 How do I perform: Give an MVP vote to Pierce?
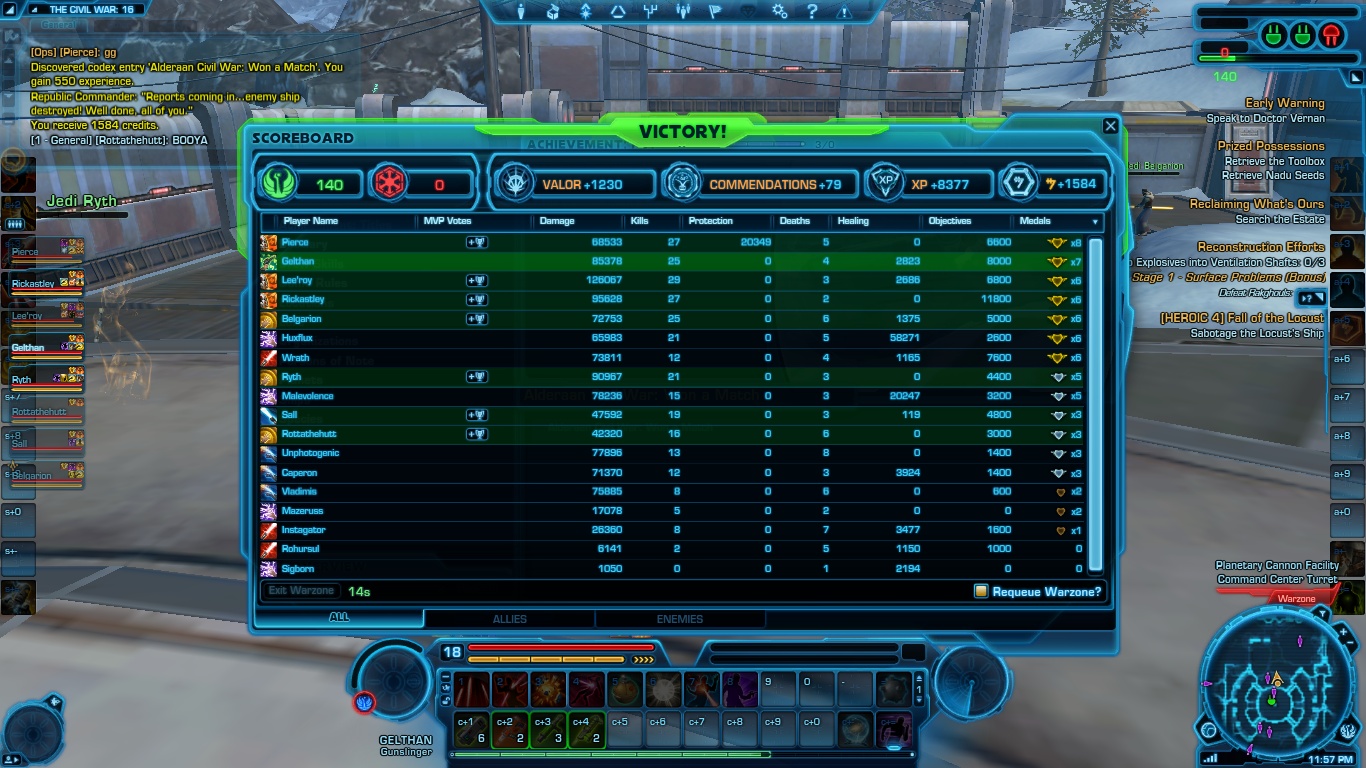point(477,242)
